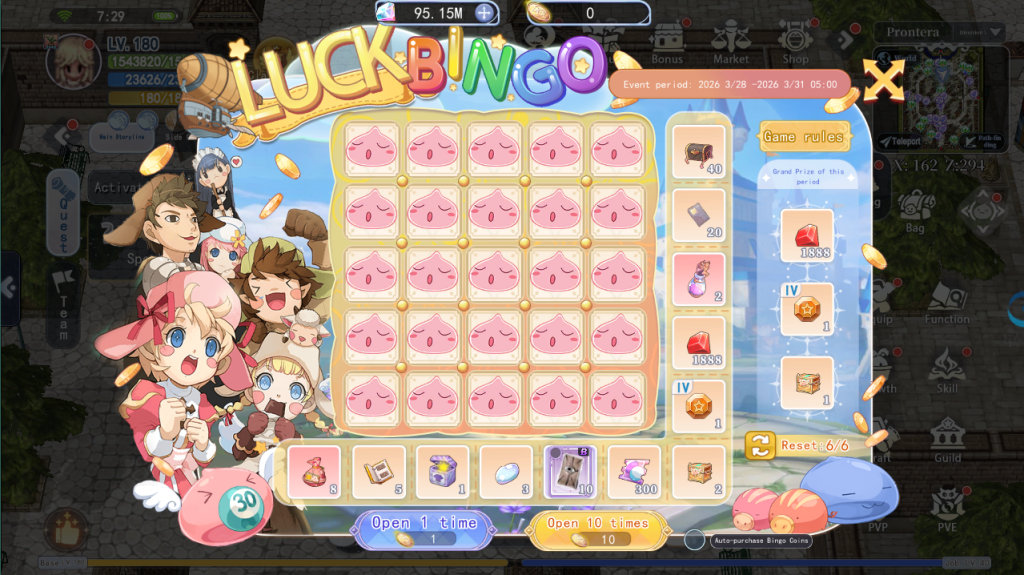Click the Open 1 time button

(424, 529)
